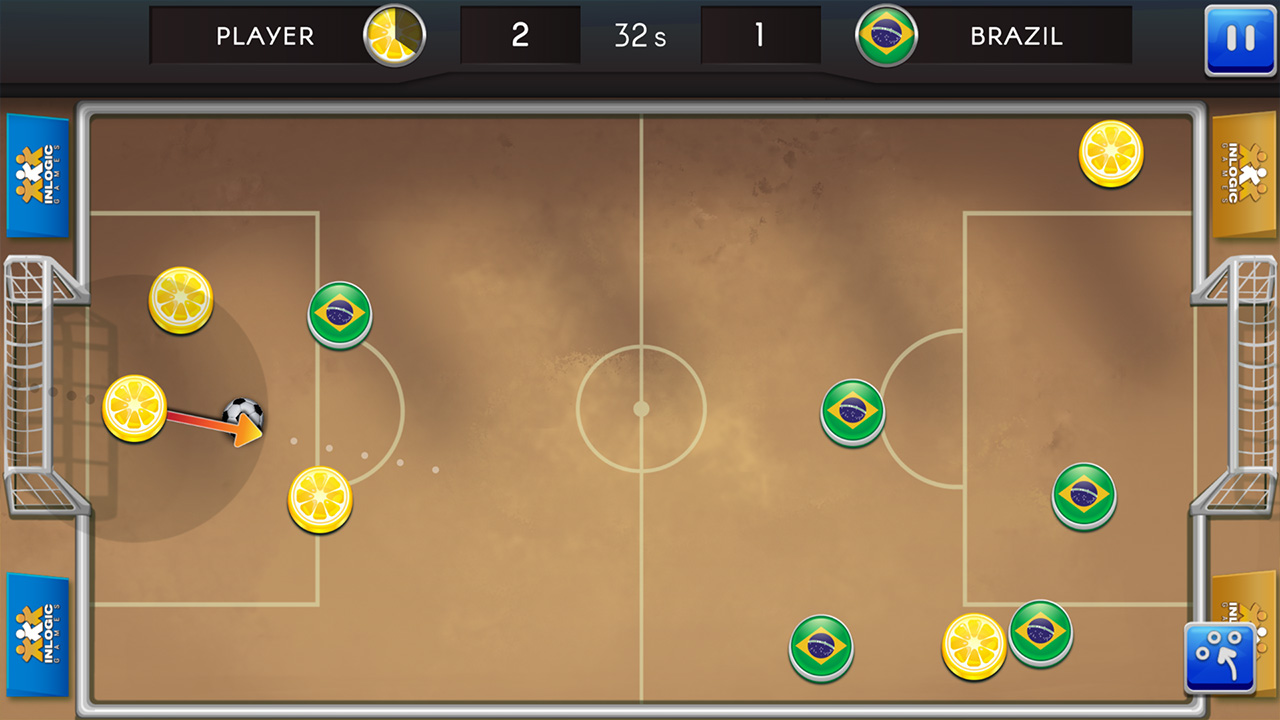Click the topmost lemon cap near the left goal

click(x=180, y=298)
